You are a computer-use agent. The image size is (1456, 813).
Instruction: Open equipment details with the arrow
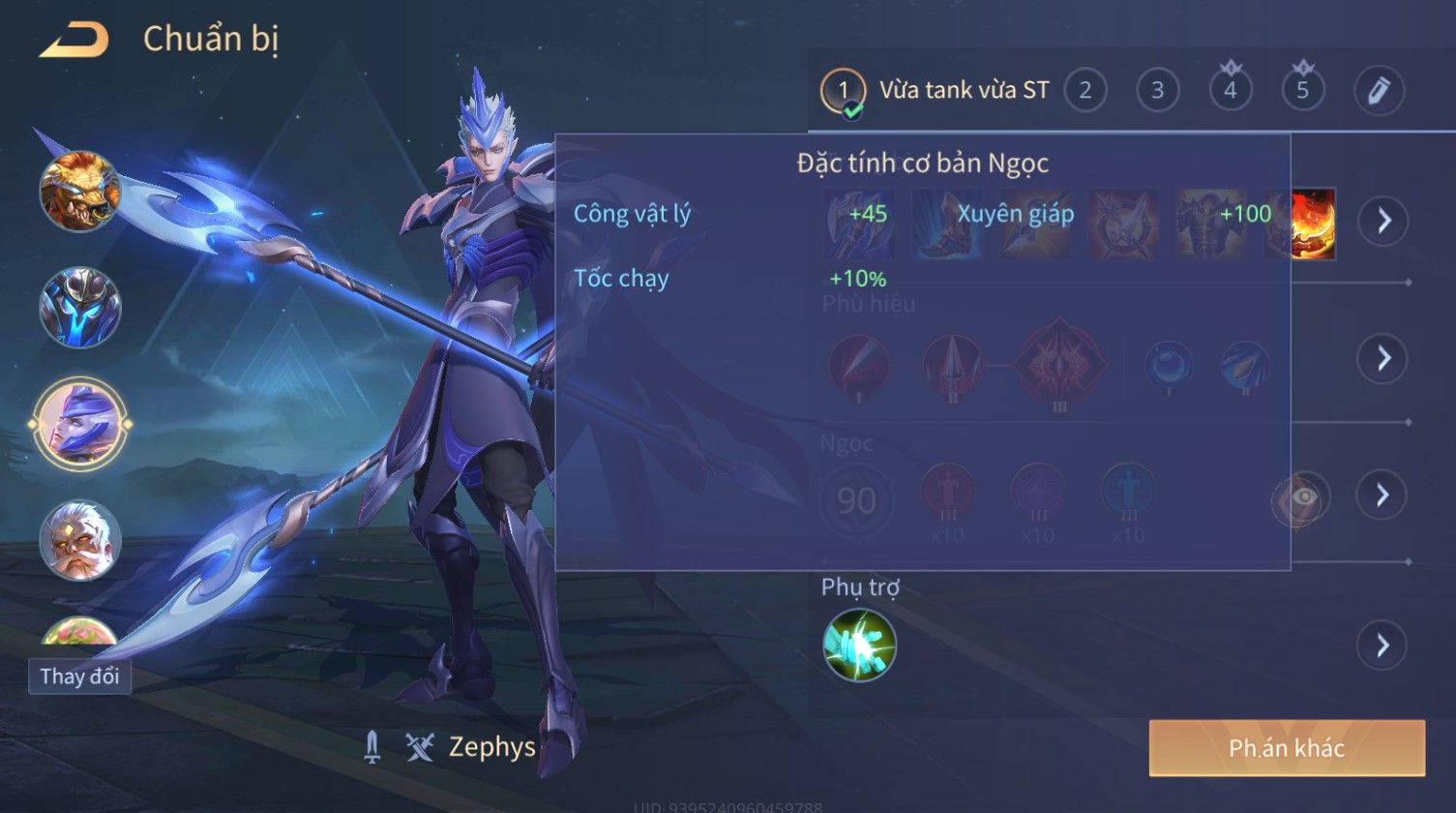(1382, 222)
